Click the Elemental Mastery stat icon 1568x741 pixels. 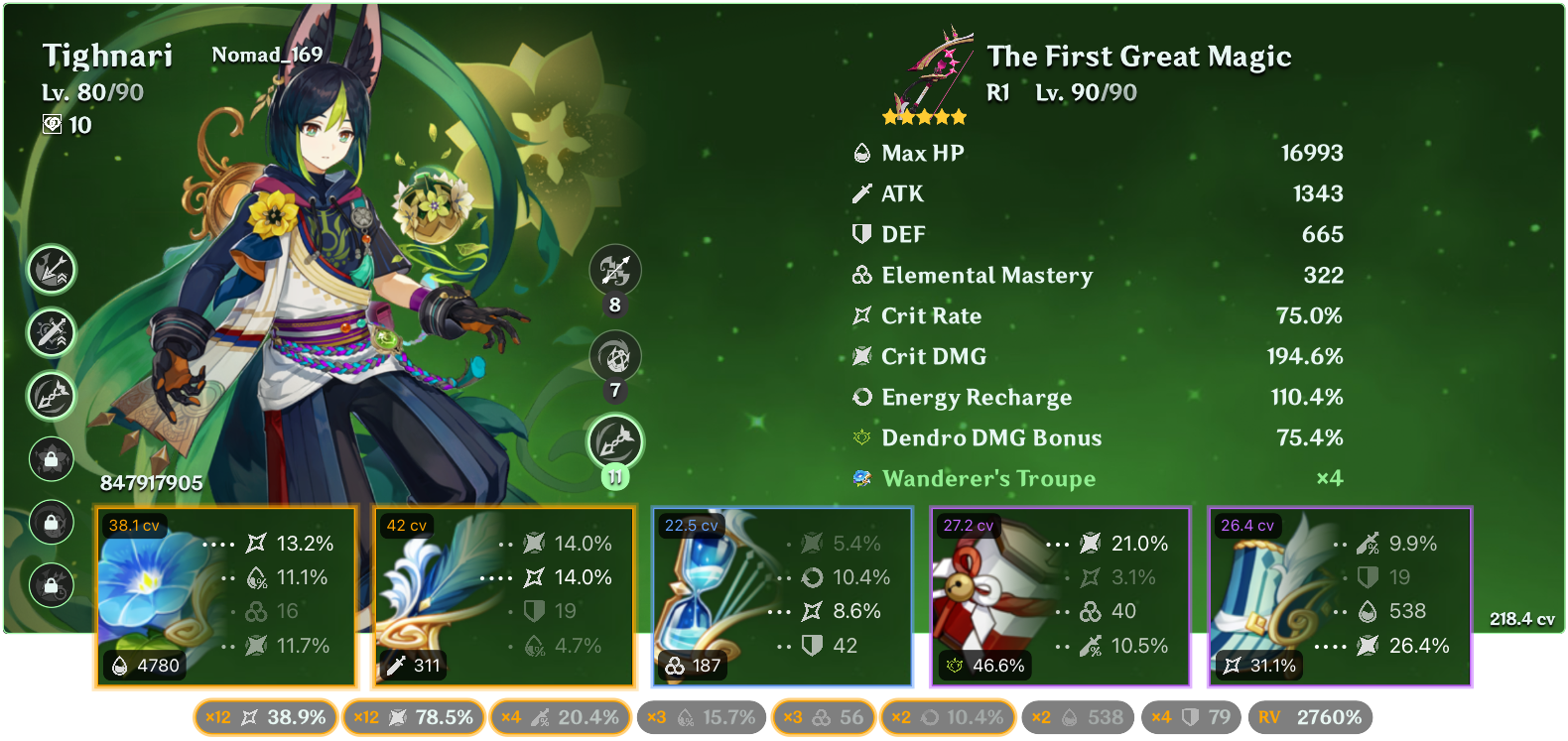860,276
